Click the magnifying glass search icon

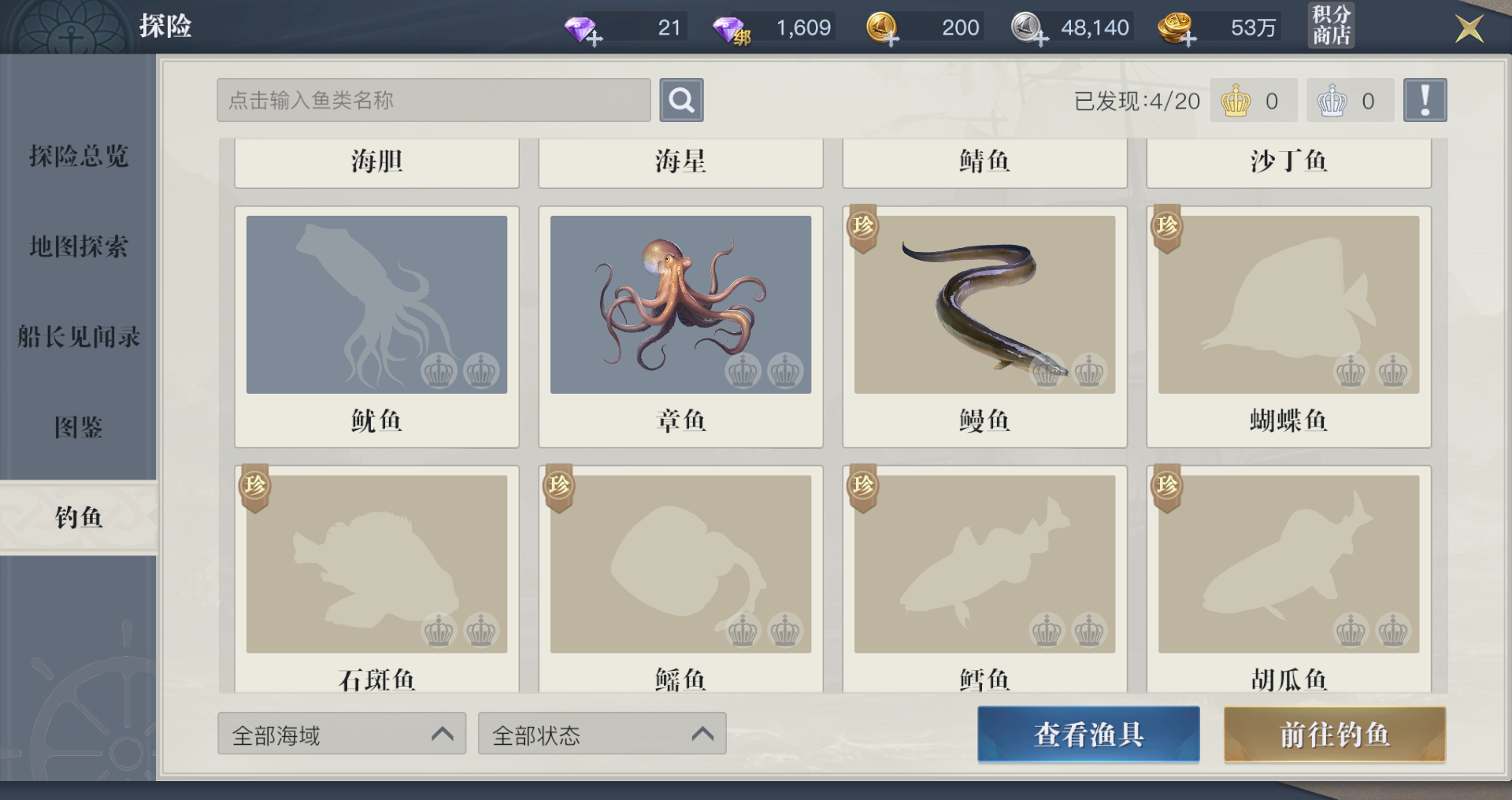click(x=681, y=100)
